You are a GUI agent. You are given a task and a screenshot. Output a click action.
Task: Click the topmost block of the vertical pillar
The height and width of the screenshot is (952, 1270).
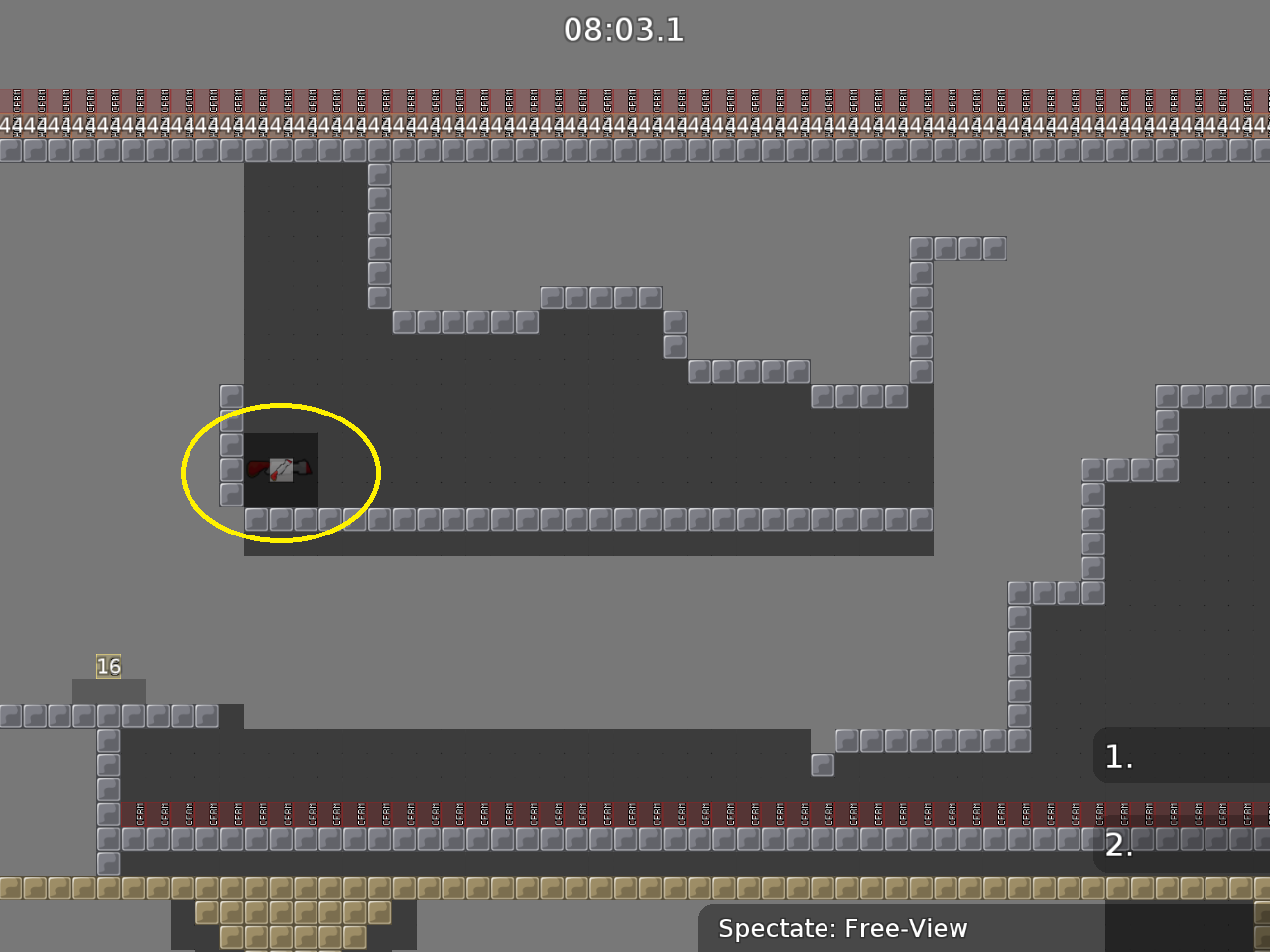tap(380, 173)
